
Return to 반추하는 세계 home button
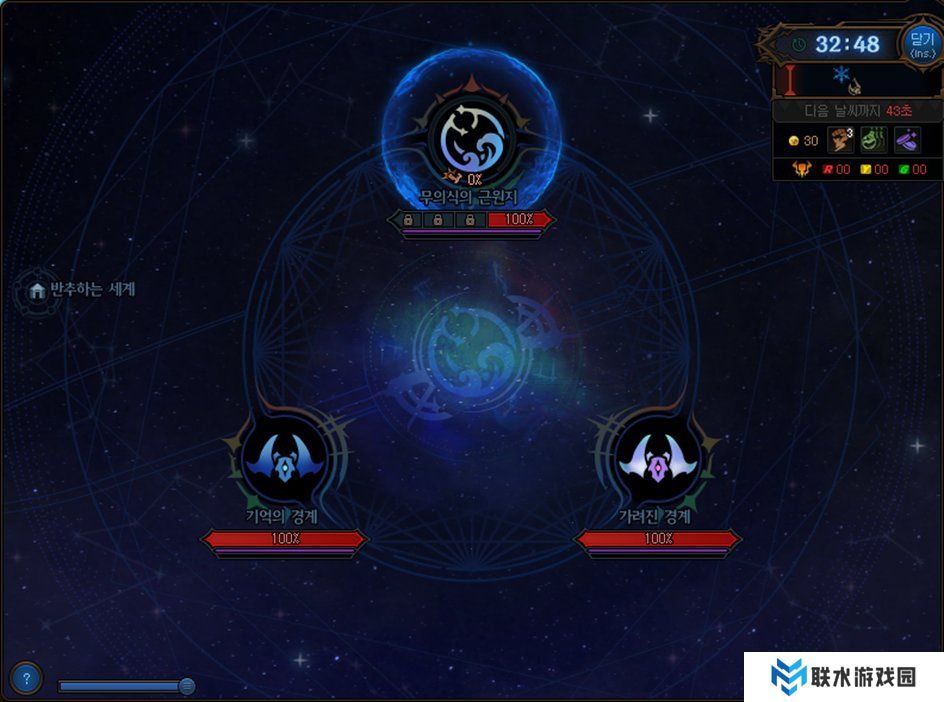click(x=38, y=290)
